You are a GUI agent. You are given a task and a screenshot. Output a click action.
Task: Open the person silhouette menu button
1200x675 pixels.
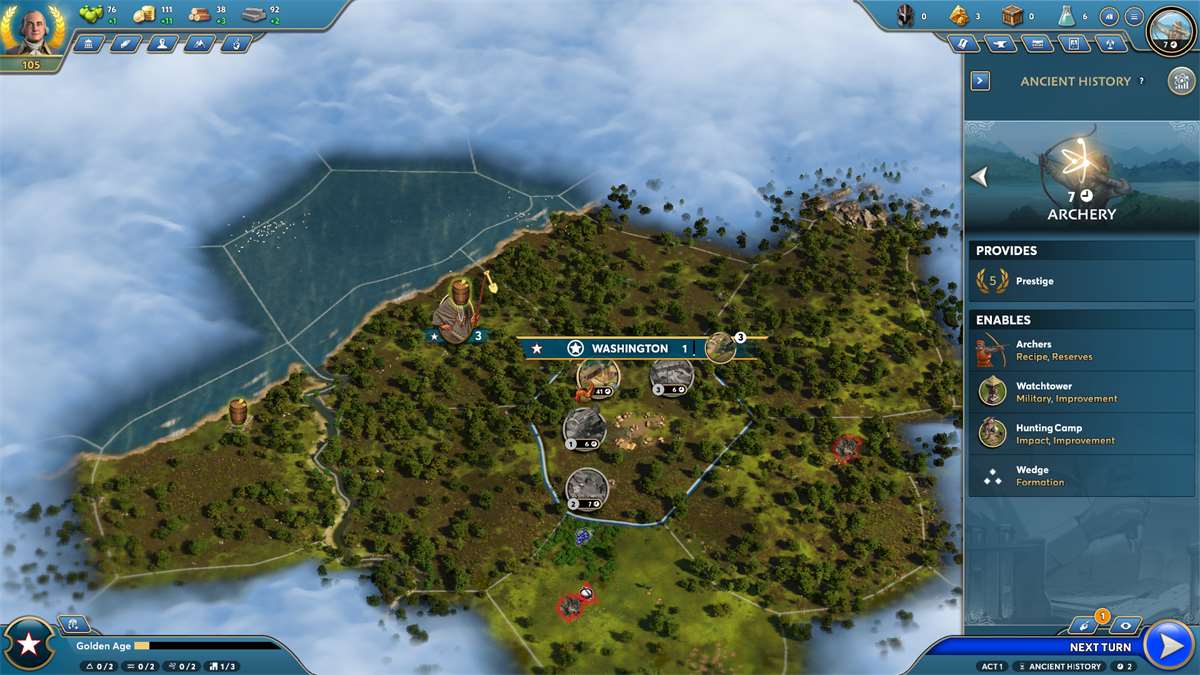tap(161, 44)
